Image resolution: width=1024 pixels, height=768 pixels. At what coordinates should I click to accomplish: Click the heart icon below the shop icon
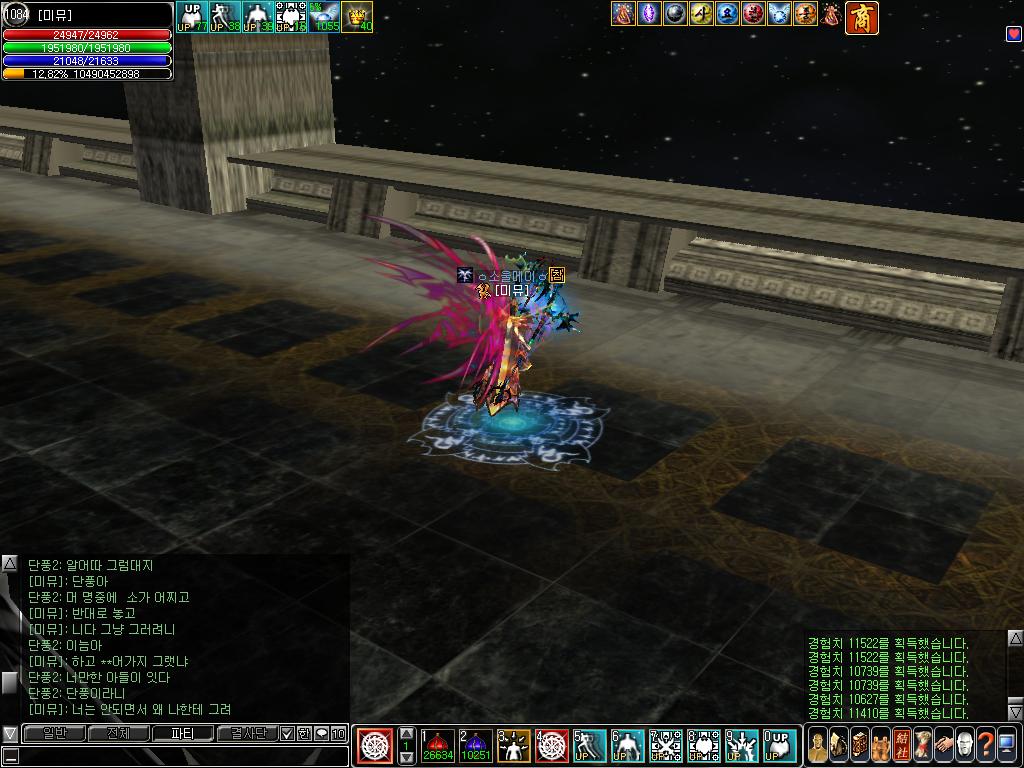pos(1012,34)
